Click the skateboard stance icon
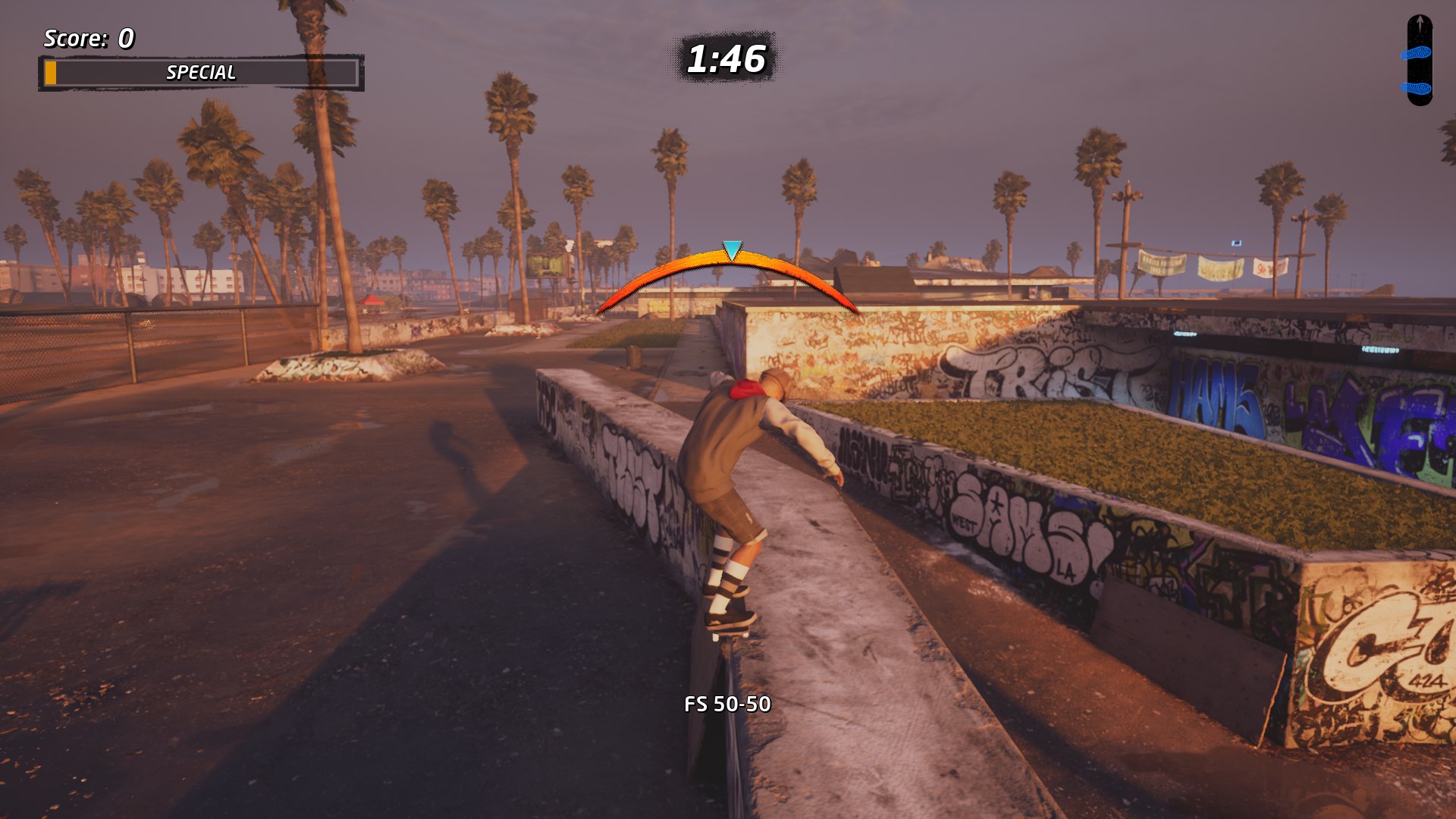 pyautogui.click(x=1419, y=61)
